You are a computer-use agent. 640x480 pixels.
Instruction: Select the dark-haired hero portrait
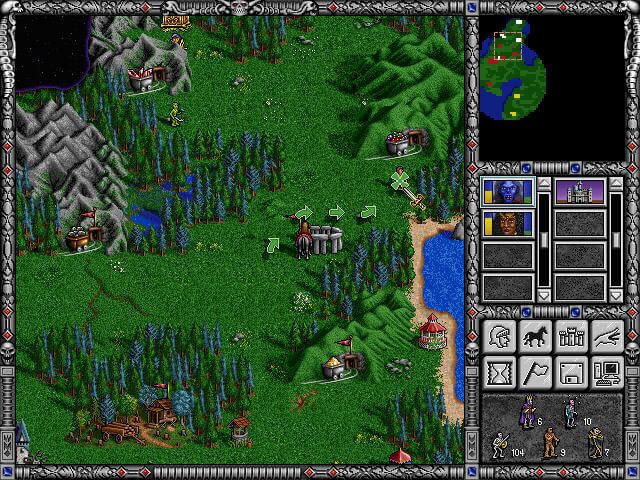[x=508, y=223]
